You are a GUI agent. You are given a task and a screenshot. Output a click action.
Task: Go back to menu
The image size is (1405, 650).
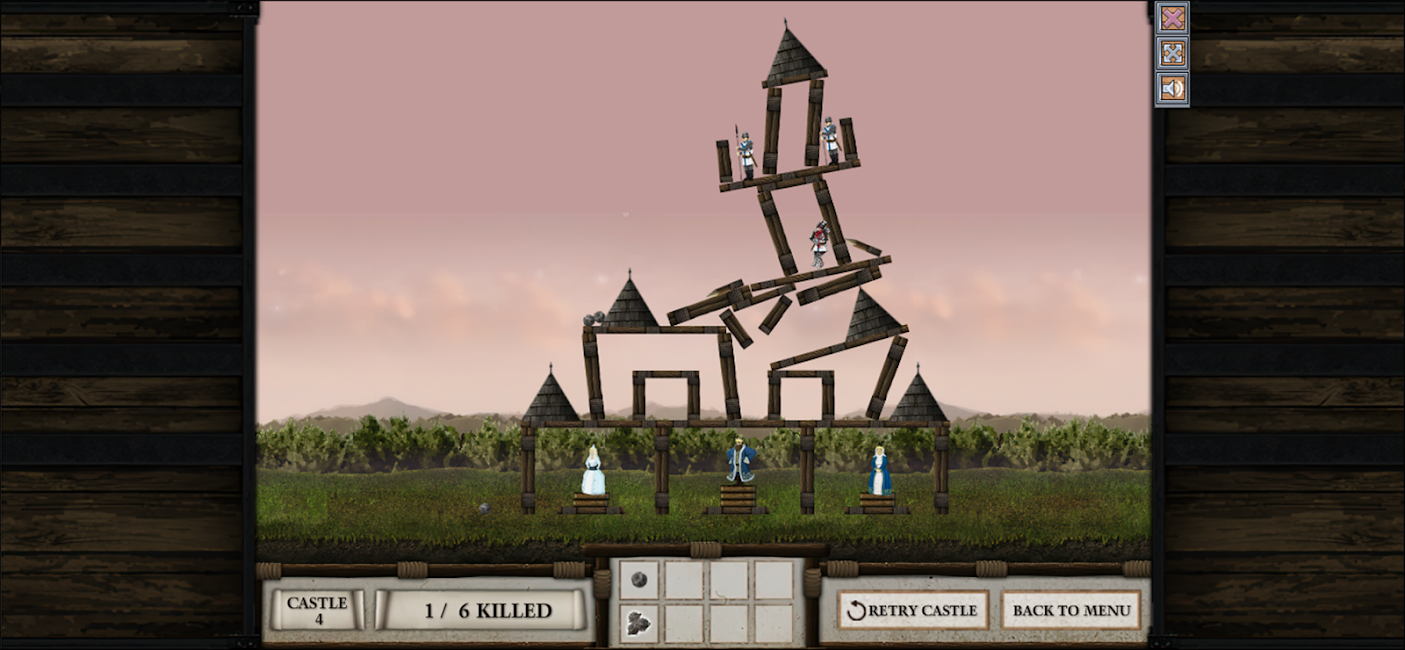tap(1071, 610)
